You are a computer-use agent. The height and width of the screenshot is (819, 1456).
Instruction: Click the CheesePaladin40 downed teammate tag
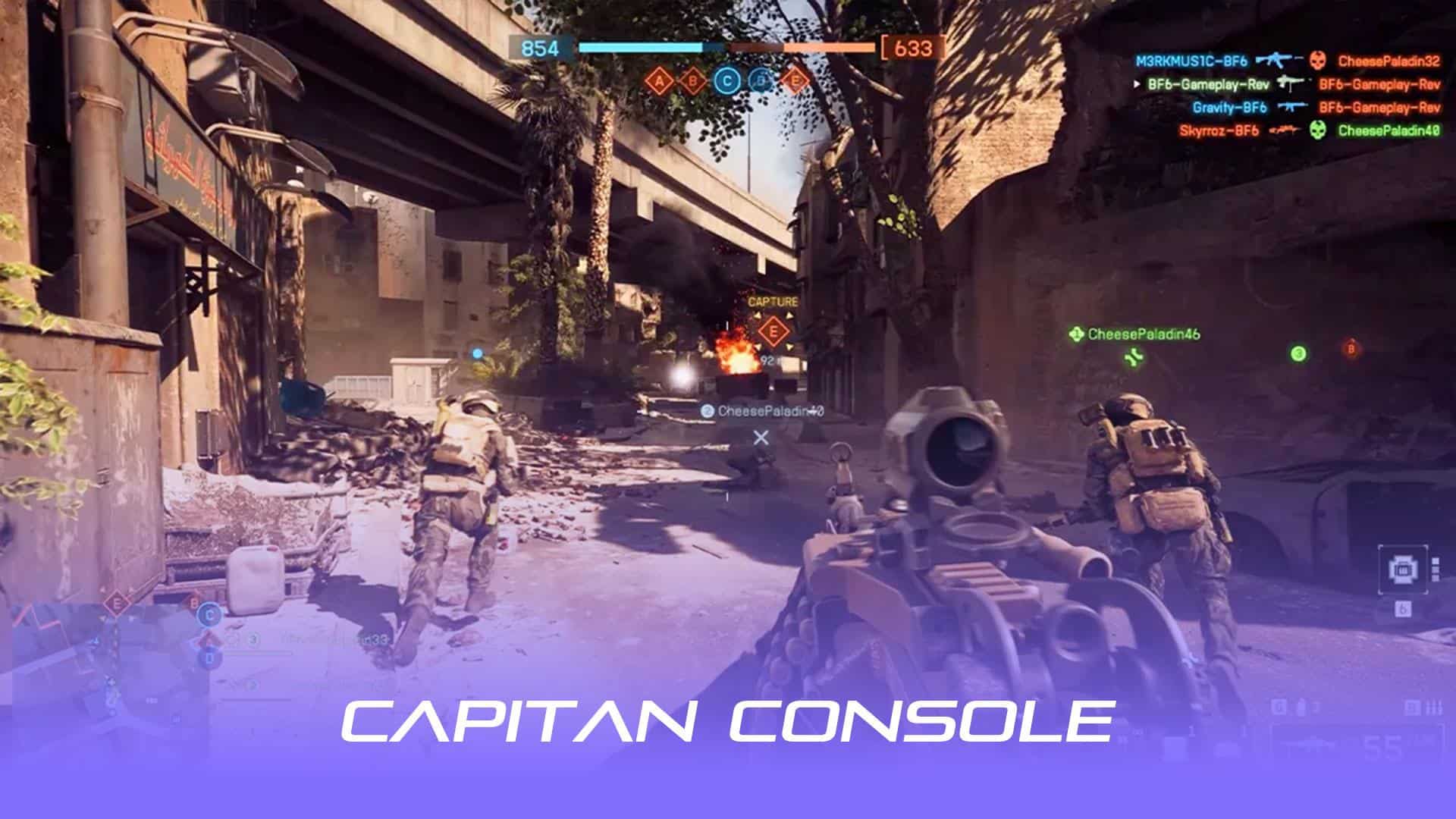[770, 412]
